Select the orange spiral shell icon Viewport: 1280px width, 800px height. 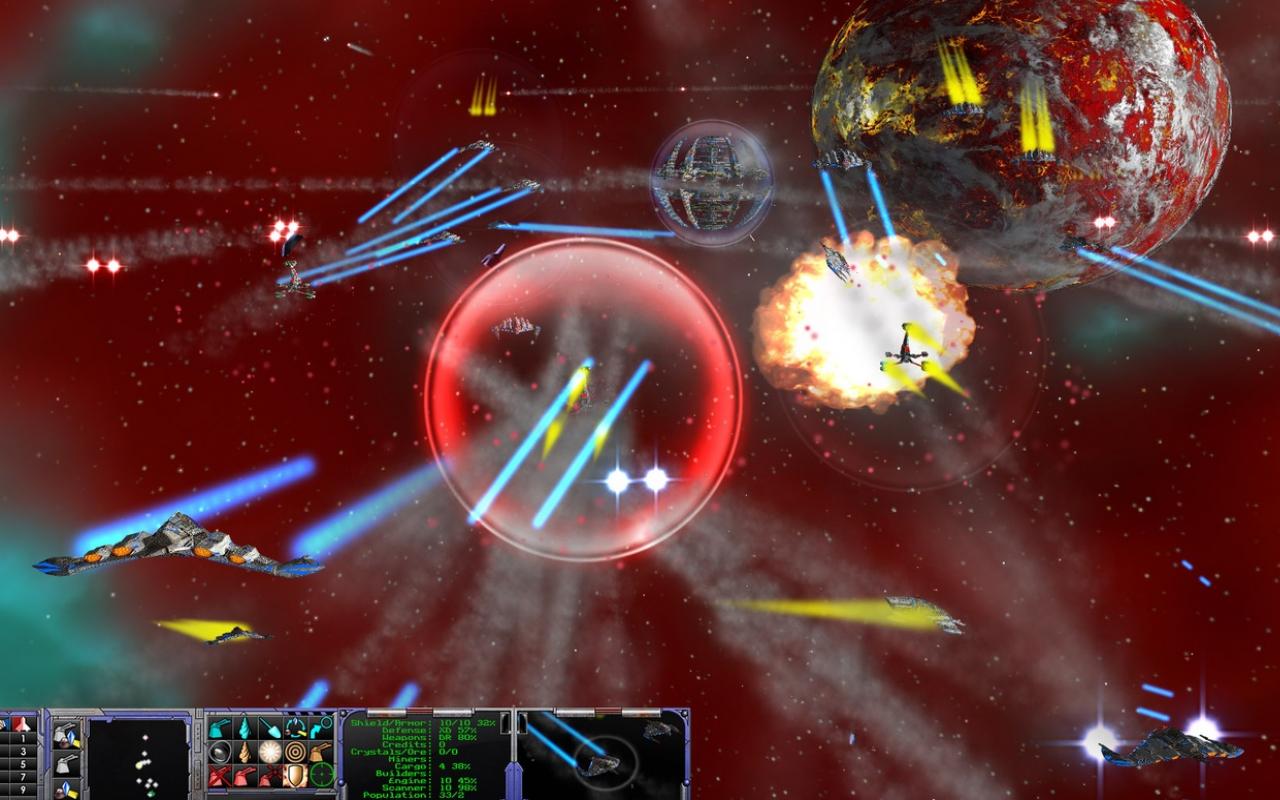[x=245, y=753]
